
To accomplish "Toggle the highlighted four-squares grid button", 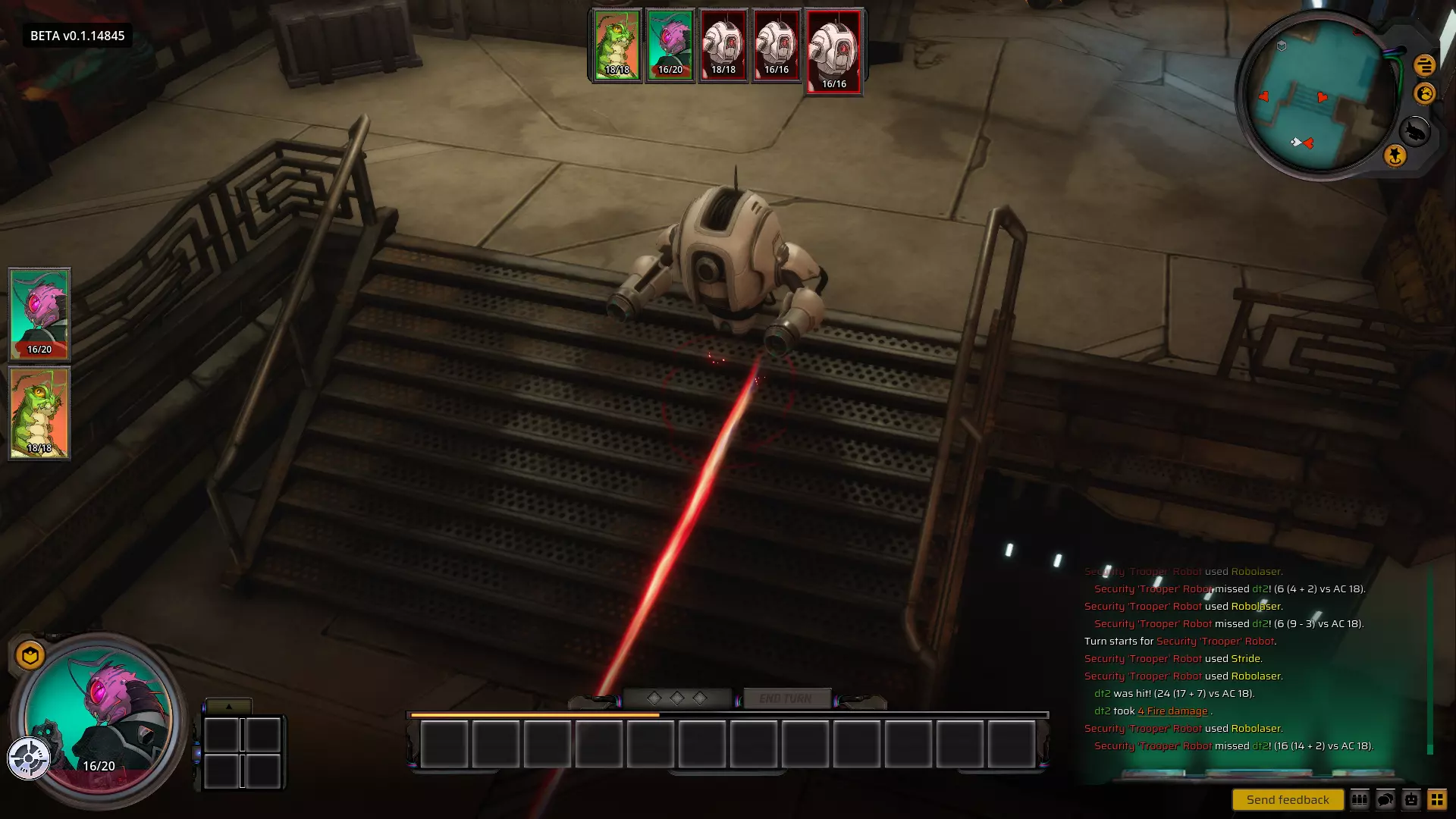I will (x=1437, y=799).
